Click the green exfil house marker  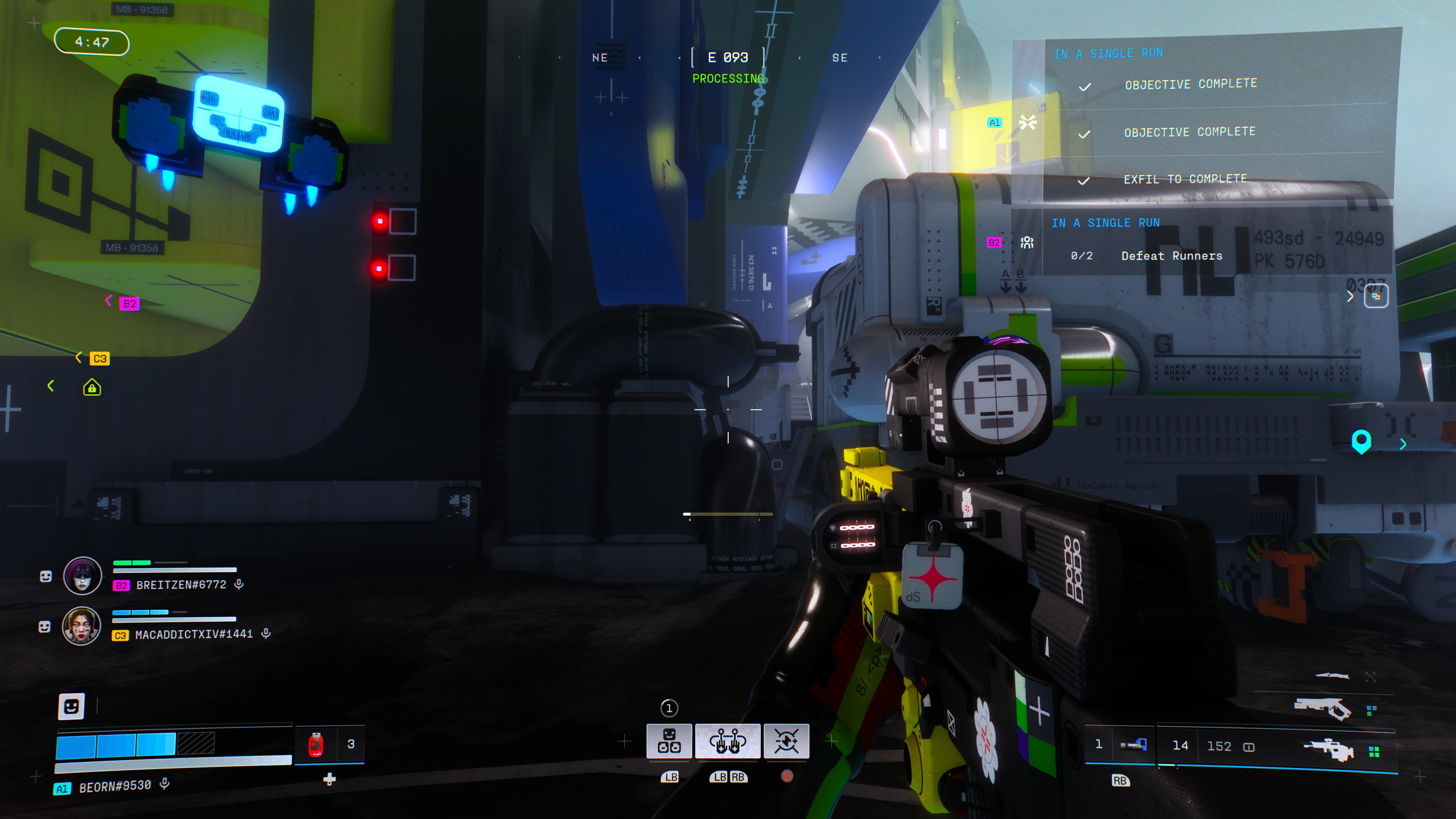pyautogui.click(x=92, y=388)
